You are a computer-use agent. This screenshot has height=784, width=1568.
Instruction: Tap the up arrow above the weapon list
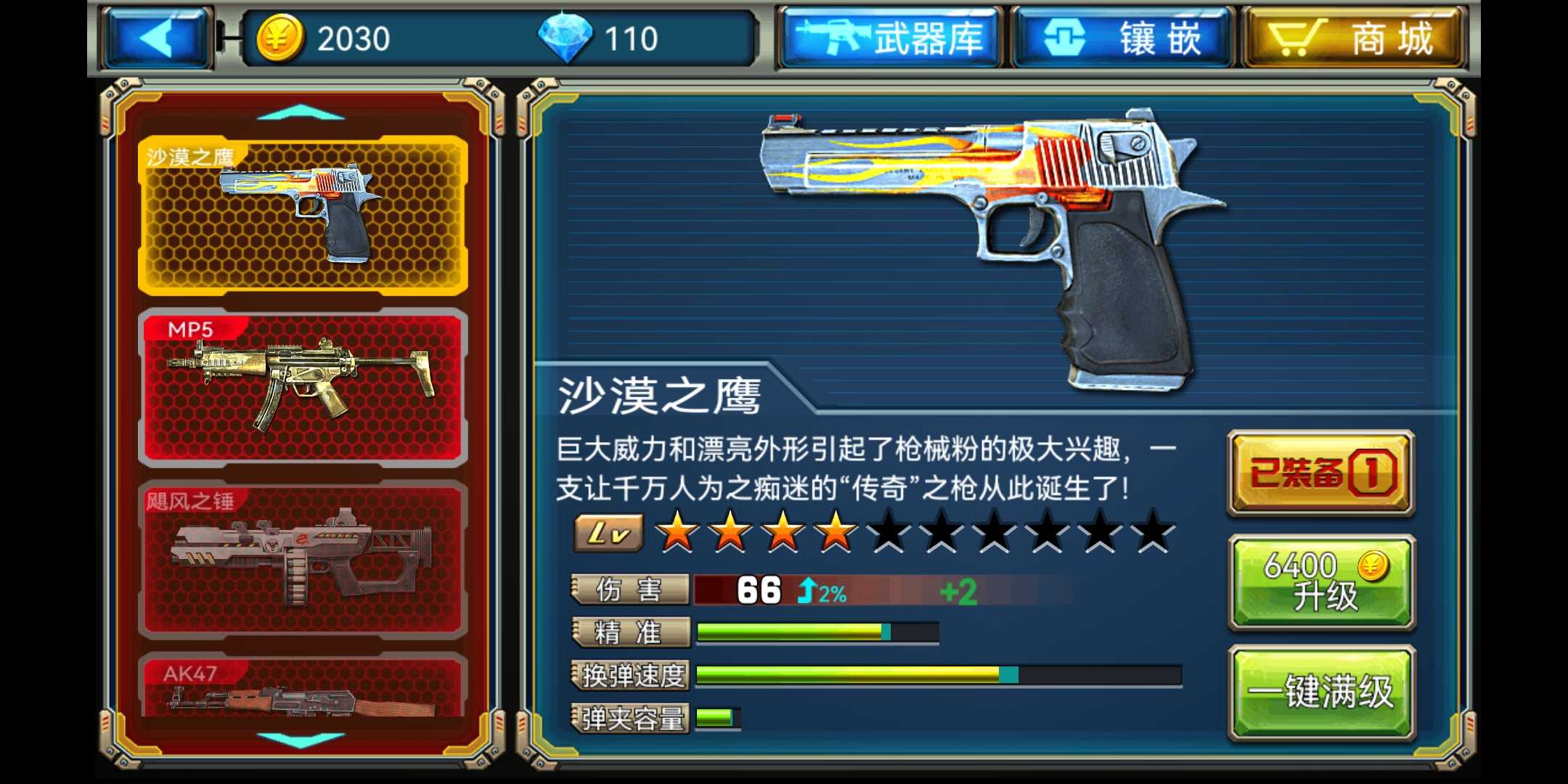(x=302, y=113)
